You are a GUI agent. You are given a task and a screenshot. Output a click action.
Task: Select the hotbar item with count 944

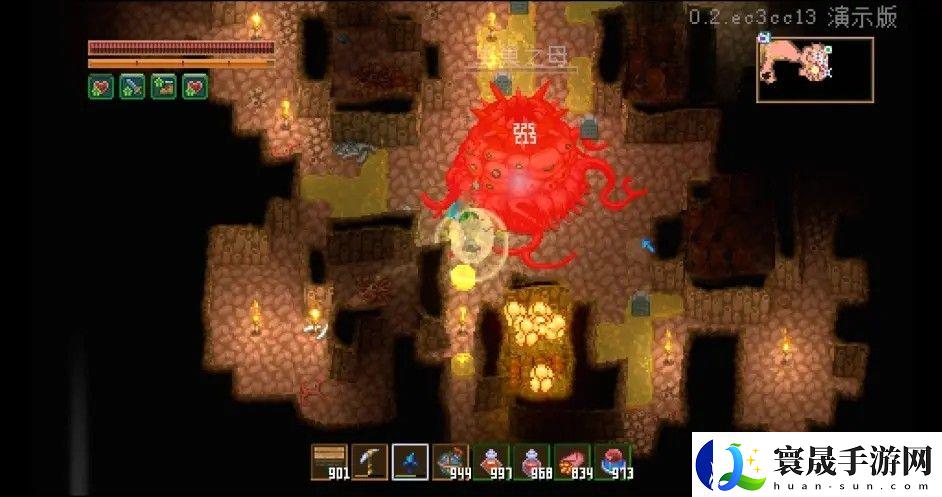click(x=451, y=461)
